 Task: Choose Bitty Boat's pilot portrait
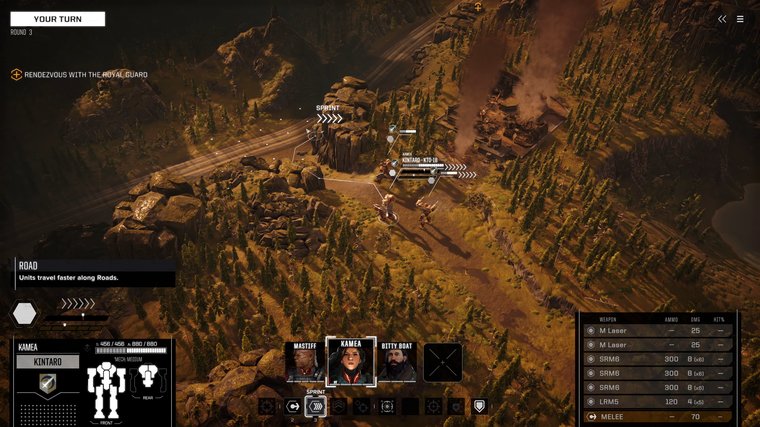pos(397,362)
